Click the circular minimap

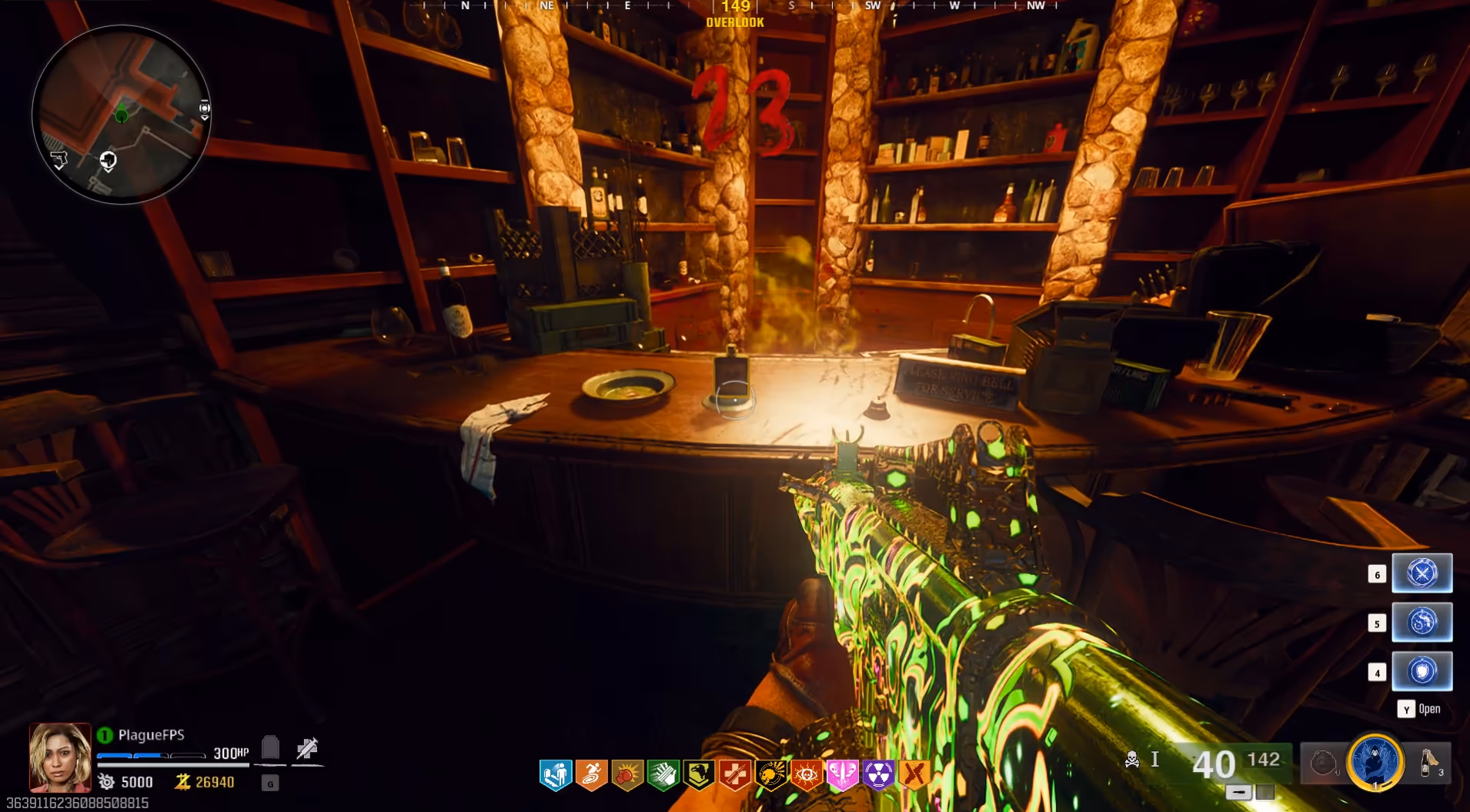(x=121, y=115)
